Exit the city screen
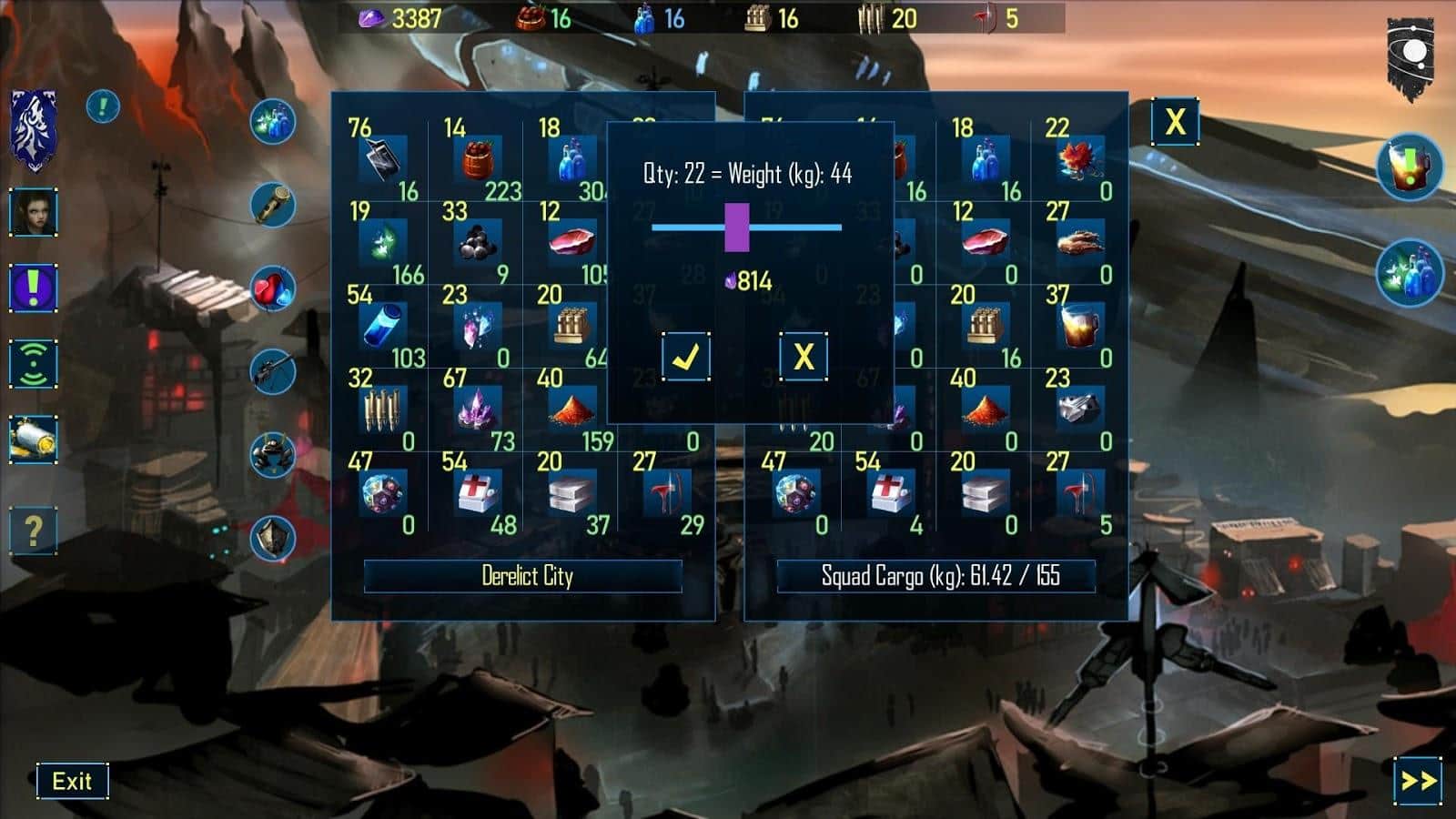This screenshot has width=1456, height=819. tap(72, 781)
